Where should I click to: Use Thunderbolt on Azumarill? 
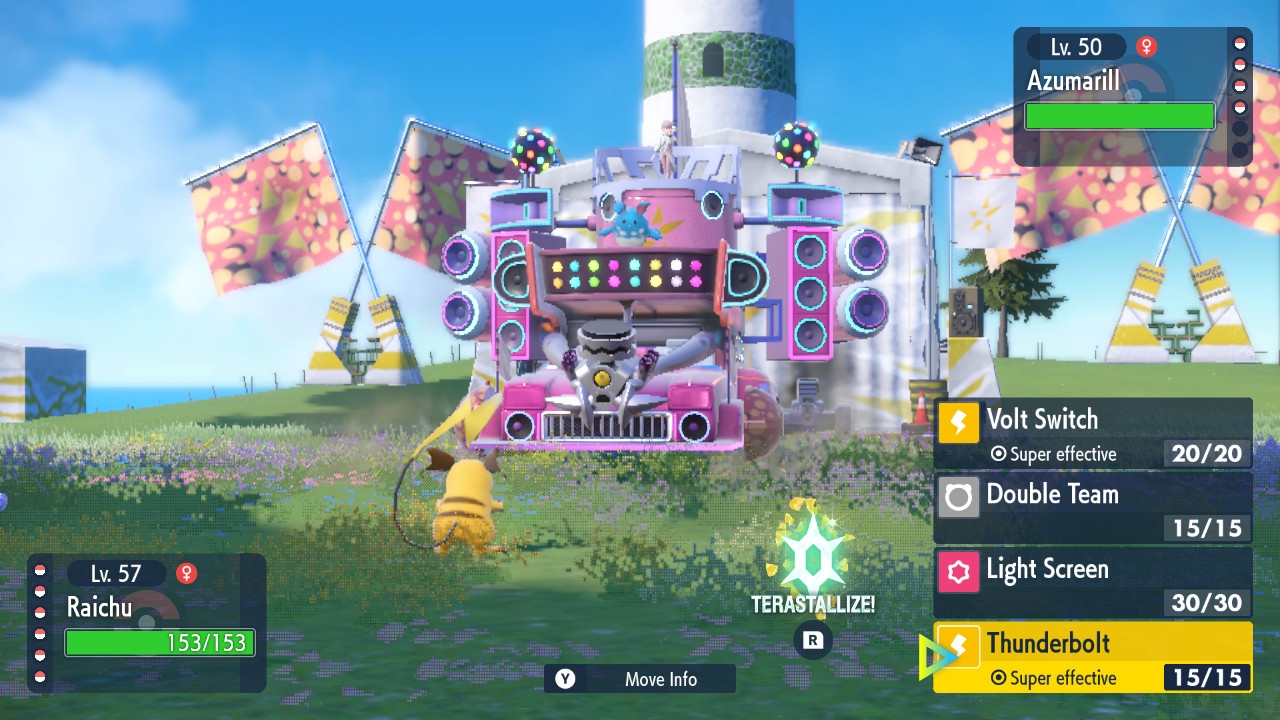click(1092, 657)
